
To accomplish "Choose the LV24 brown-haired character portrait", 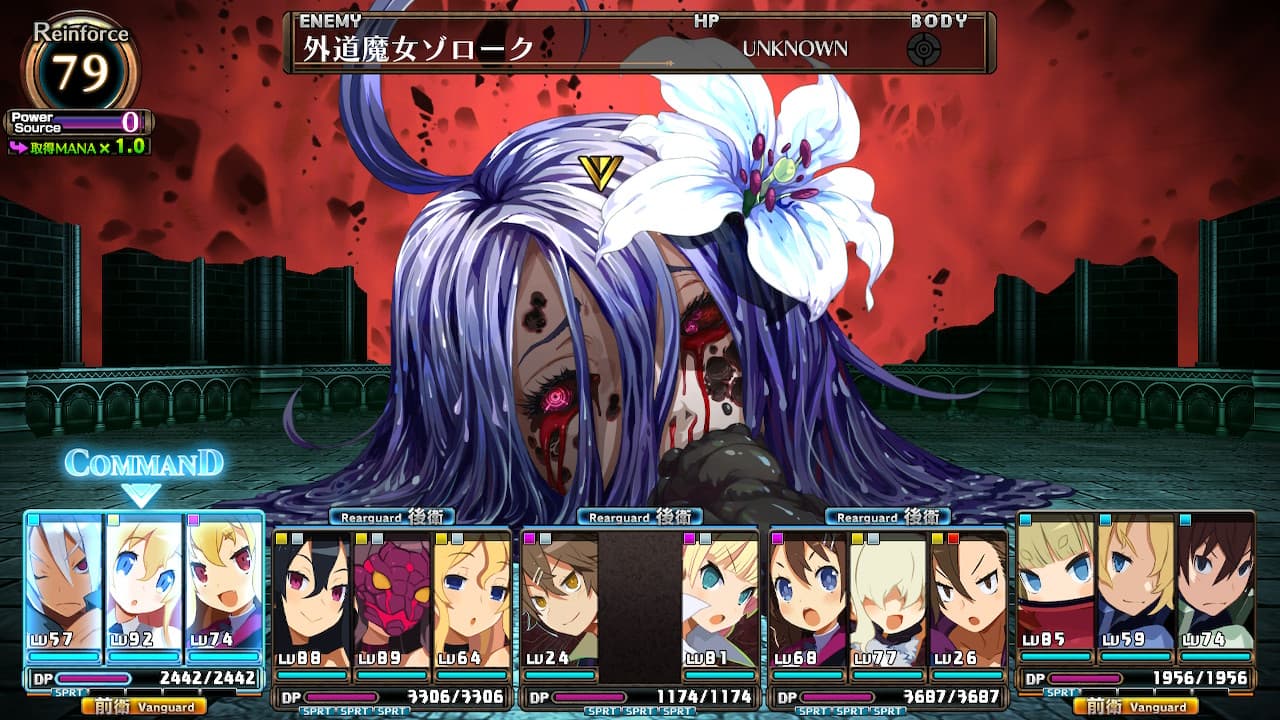I will tap(559, 597).
